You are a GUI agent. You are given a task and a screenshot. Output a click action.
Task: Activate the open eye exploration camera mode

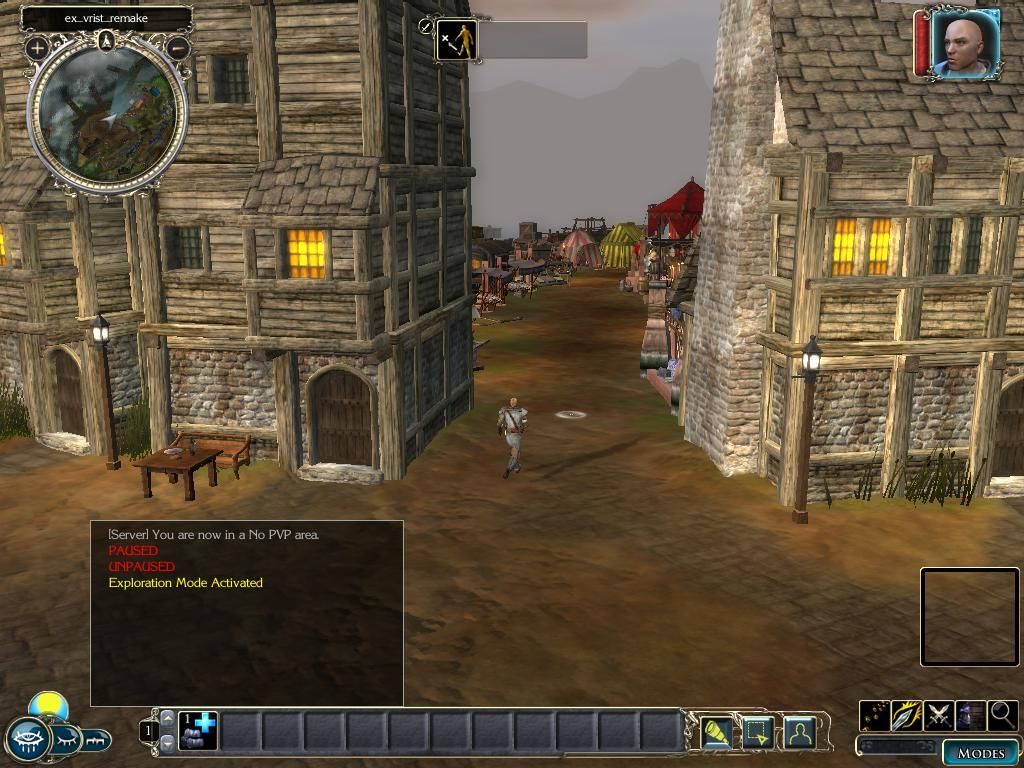(x=28, y=739)
